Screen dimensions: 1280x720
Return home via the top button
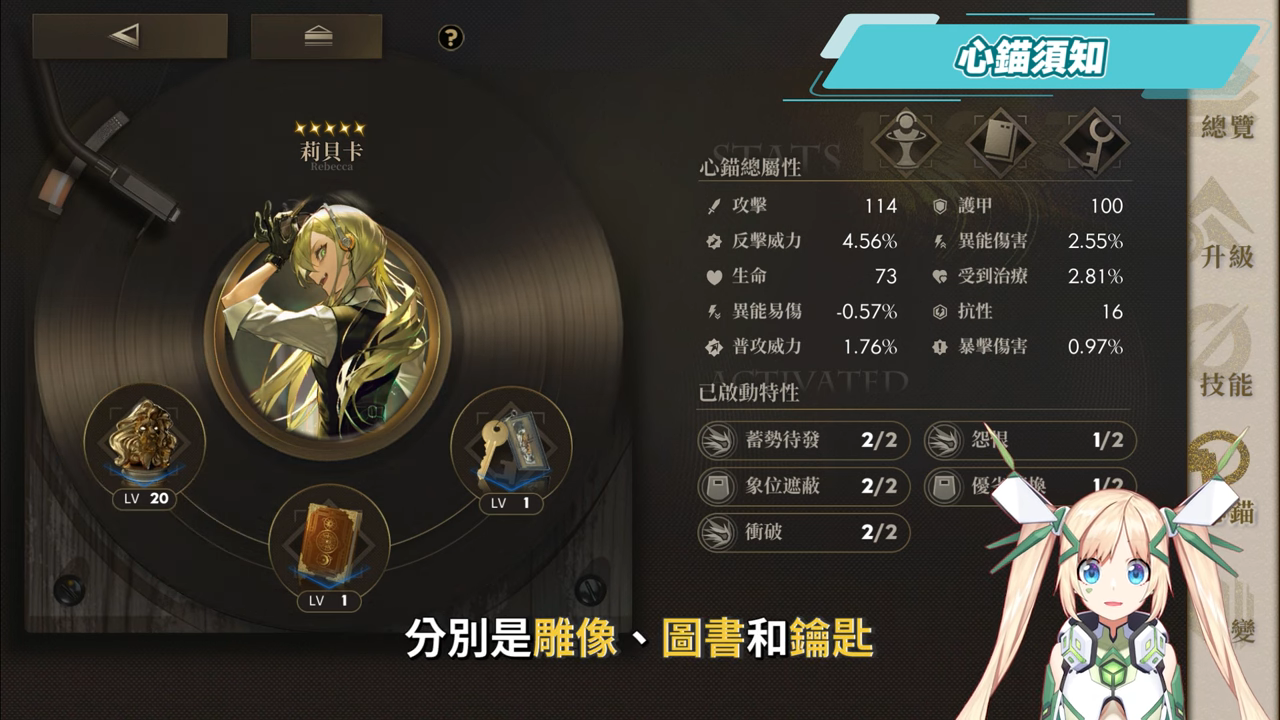pyautogui.click(x=316, y=37)
